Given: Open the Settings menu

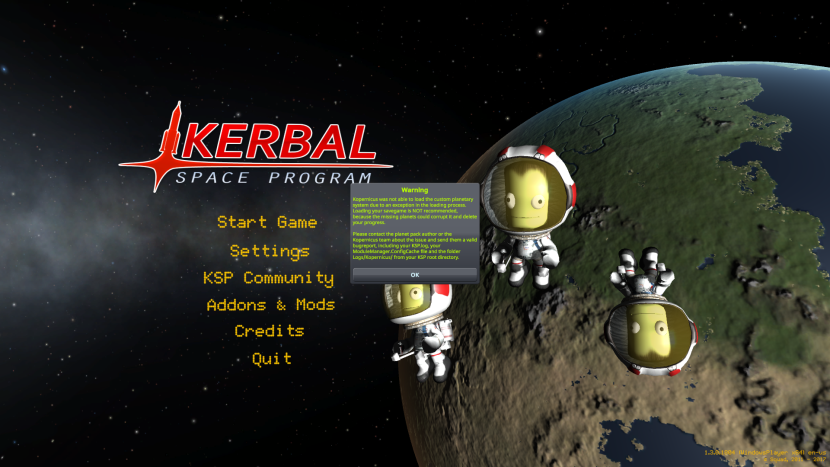Looking at the screenshot, I should (269, 251).
